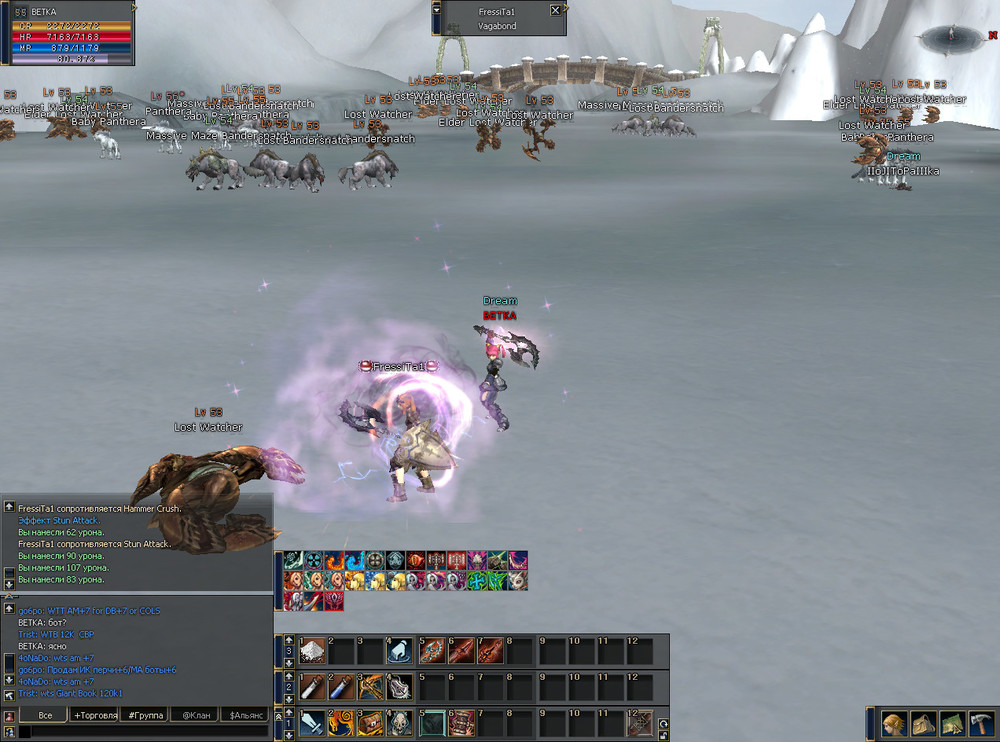Image resolution: width=1000 pixels, height=742 pixels.
Task: Toggle the hotbar lock icon
Action: point(661,734)
